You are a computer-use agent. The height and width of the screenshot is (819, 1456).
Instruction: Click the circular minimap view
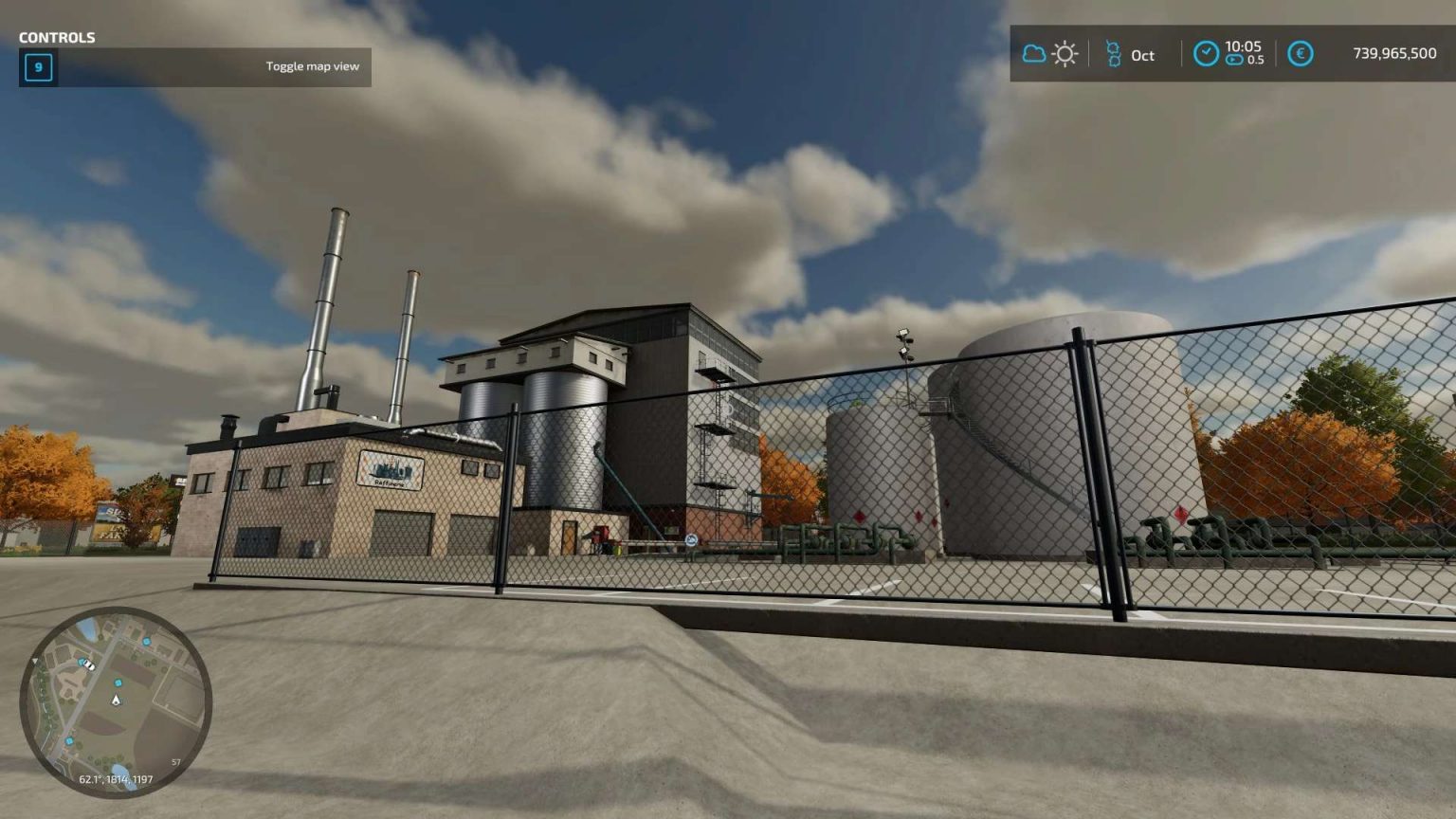click(x=118, y=701)
